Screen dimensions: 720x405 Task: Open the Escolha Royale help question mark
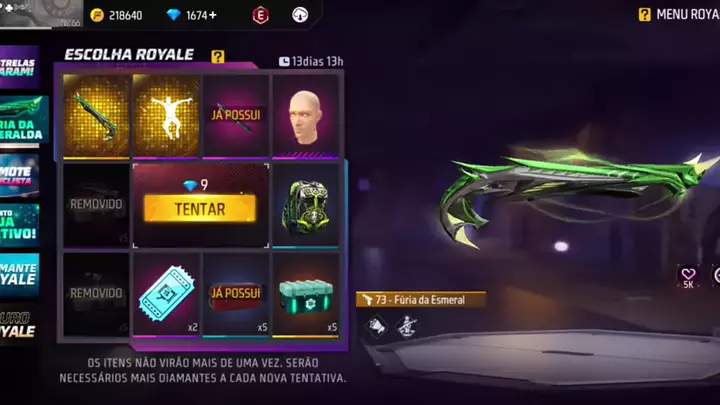click(x=218, y=57)
